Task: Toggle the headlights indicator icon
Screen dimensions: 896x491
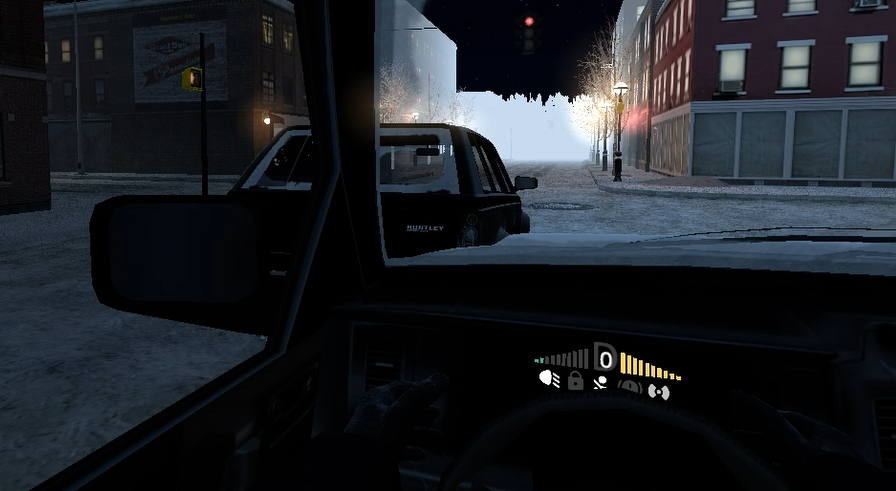Action: pos(549,380)
